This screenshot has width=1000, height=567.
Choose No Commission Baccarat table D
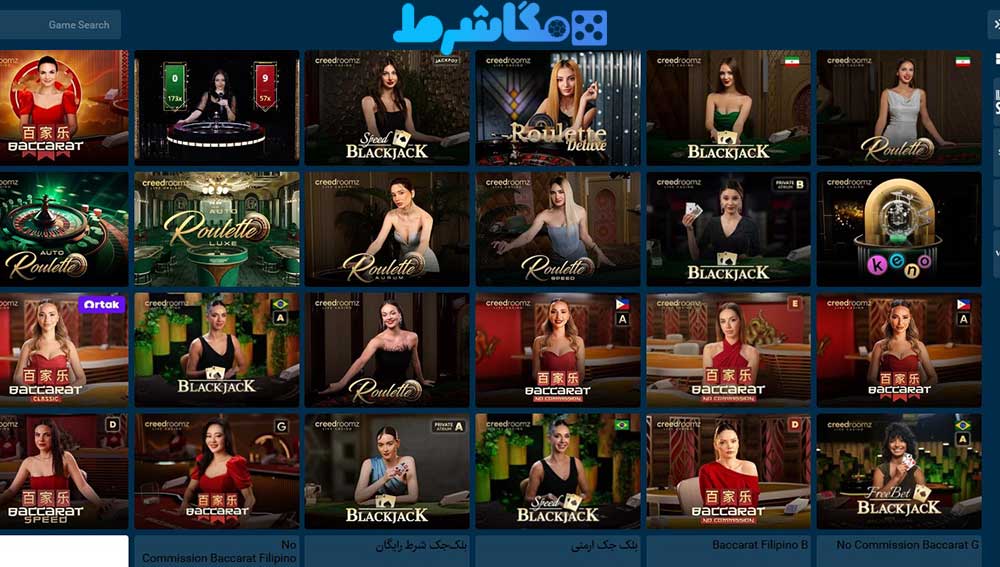(728, 472)
